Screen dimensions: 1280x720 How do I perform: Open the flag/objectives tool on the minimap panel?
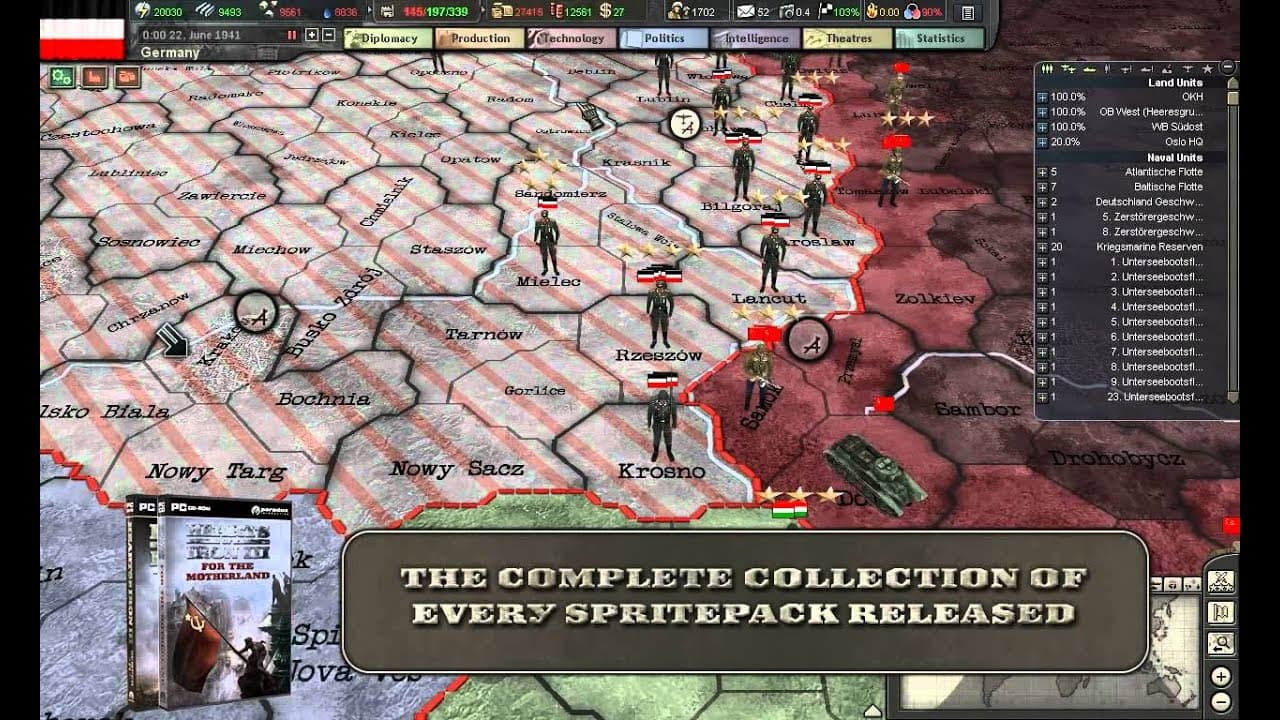click(1221, 612)
